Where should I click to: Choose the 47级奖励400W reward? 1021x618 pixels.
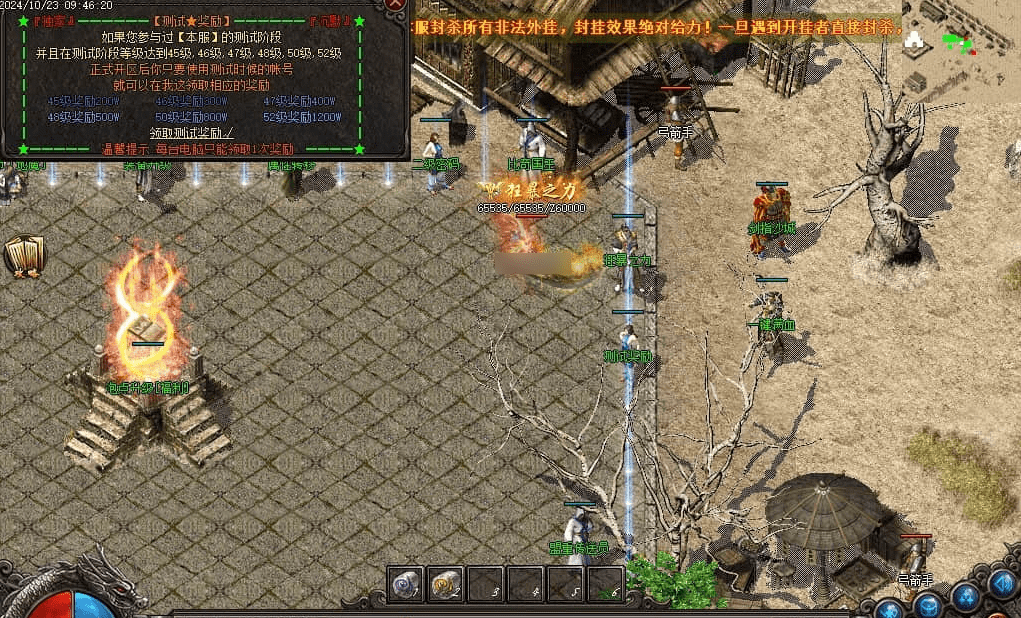[299, 101]
